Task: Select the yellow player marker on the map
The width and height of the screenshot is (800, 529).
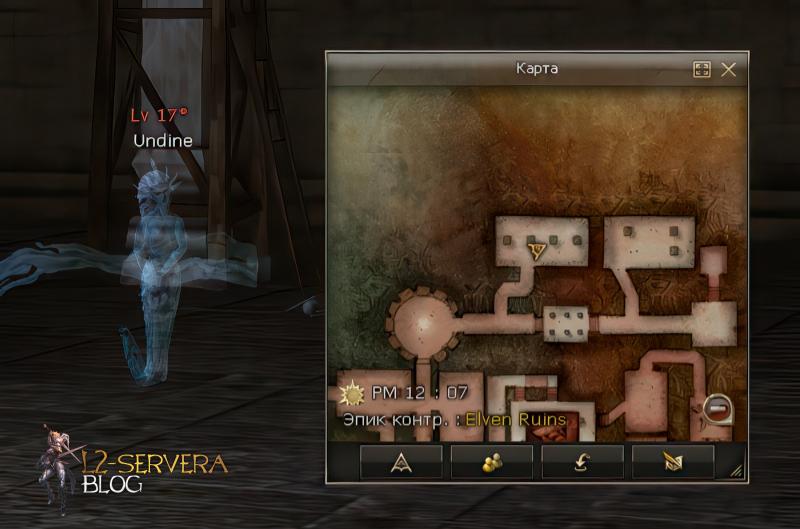Action: tap(537, 247)
